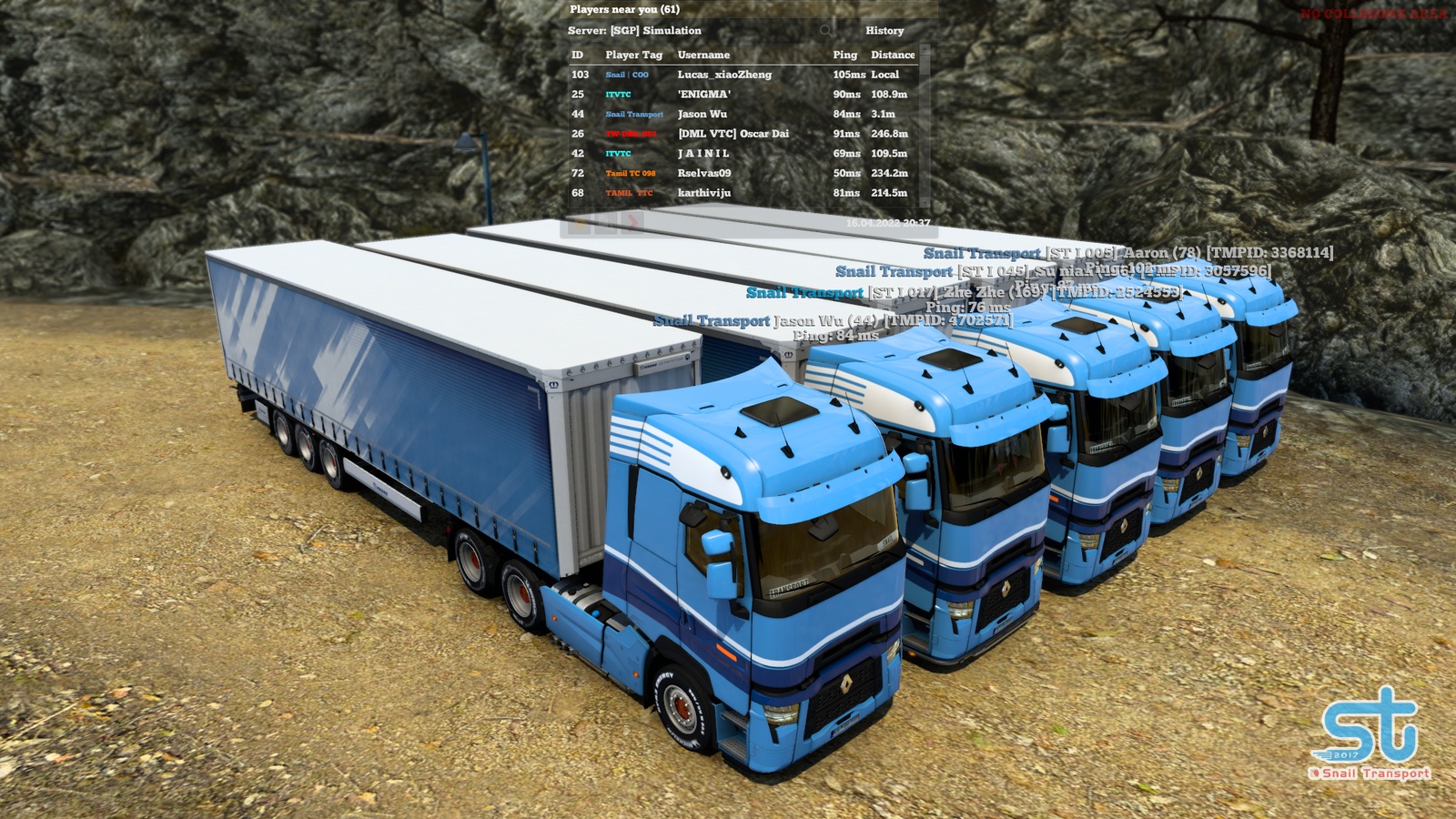Image resolution: width=1456 pixels, height=819 pixels.
Task: Choose karthiviju from the player list
Action: click(703, 193)
